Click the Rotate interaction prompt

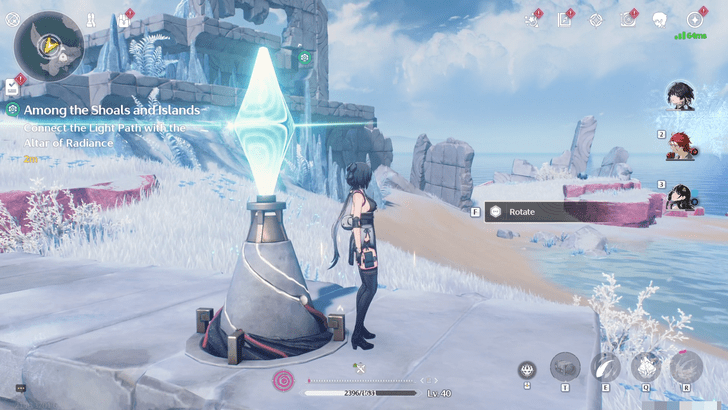click(x=522, y=212)
